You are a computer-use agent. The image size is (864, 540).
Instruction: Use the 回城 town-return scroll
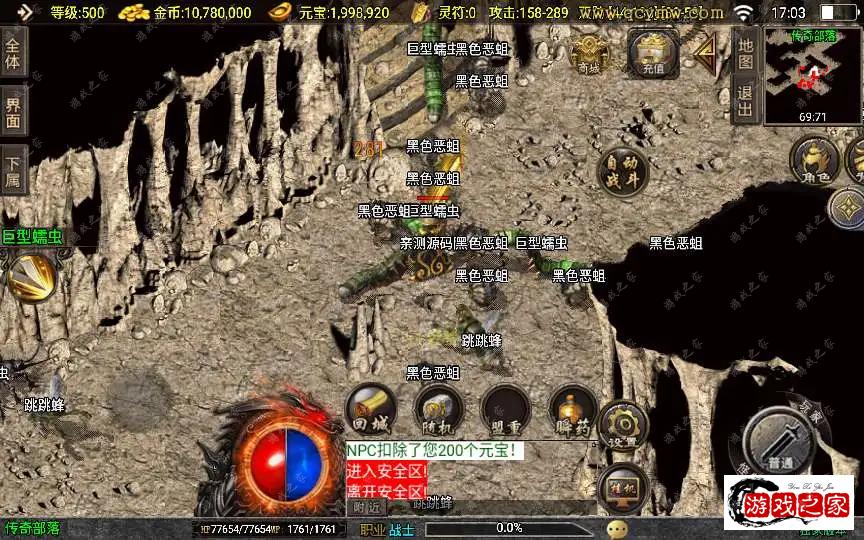tap(370, 408)
